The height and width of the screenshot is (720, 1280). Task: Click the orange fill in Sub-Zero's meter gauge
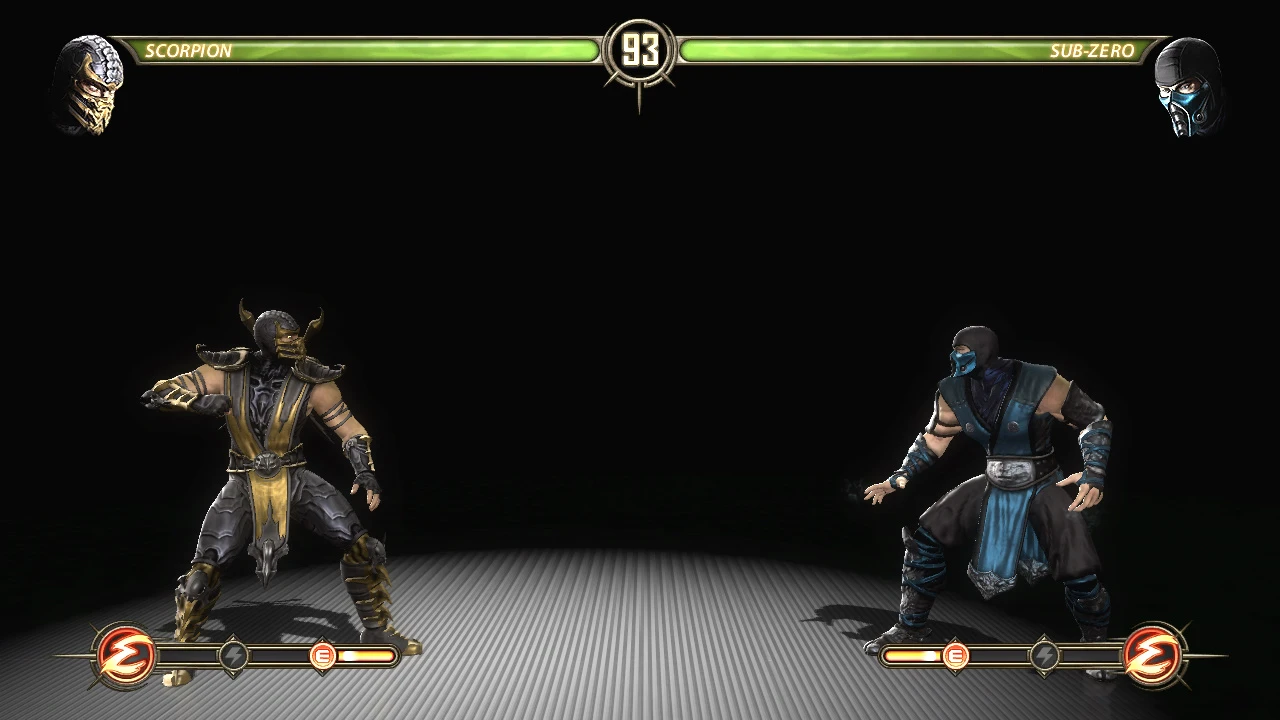[912, 656]
